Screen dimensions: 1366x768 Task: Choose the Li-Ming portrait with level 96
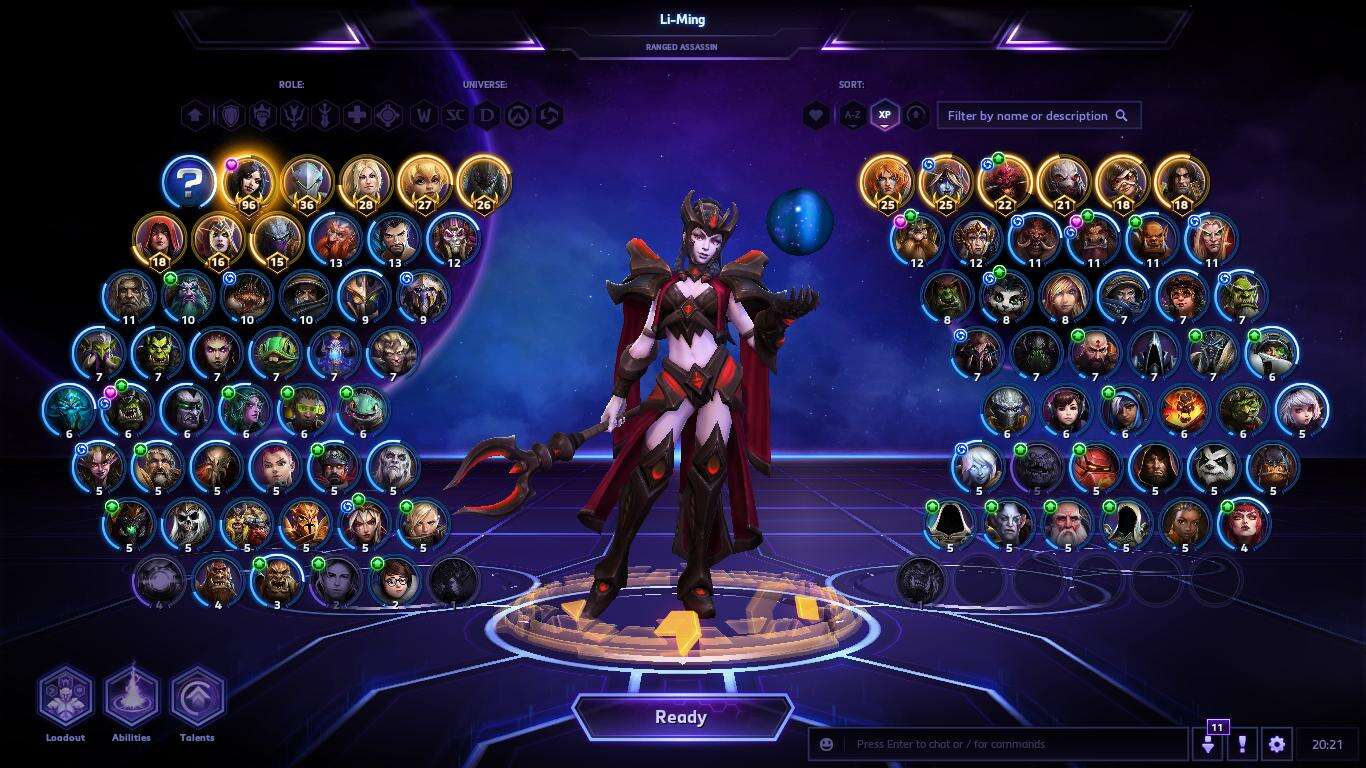(248, 183)
